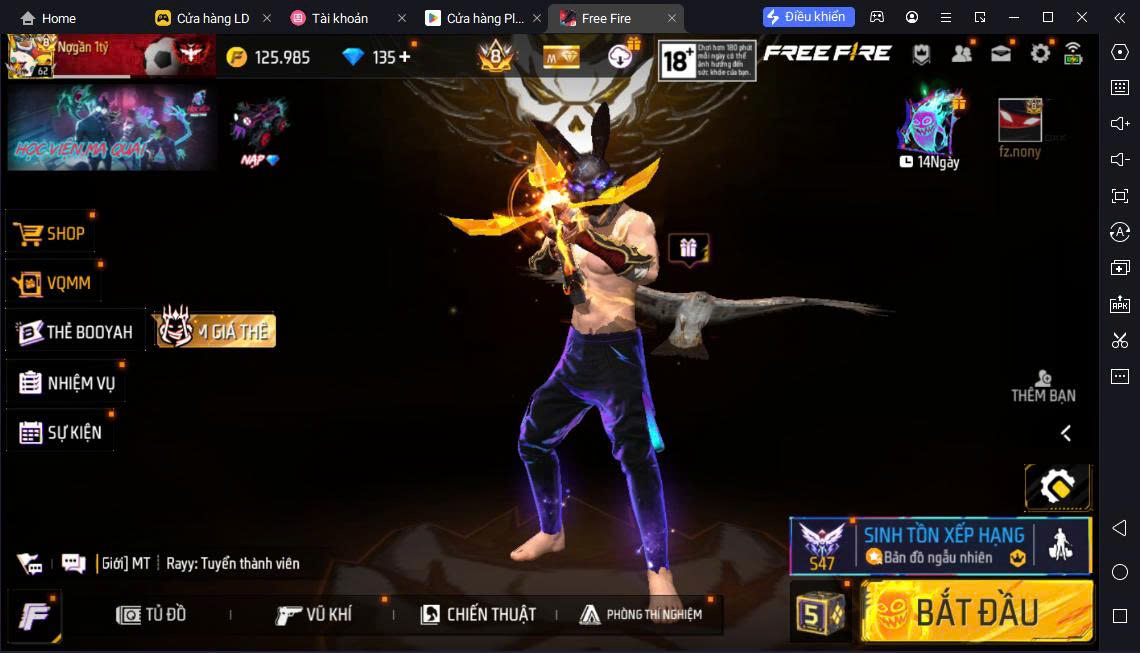The width and height of the screenshot is (1140, 653).
Task: Click THÊM BẠN to add friends
Action: click(x=1043, y=386)
